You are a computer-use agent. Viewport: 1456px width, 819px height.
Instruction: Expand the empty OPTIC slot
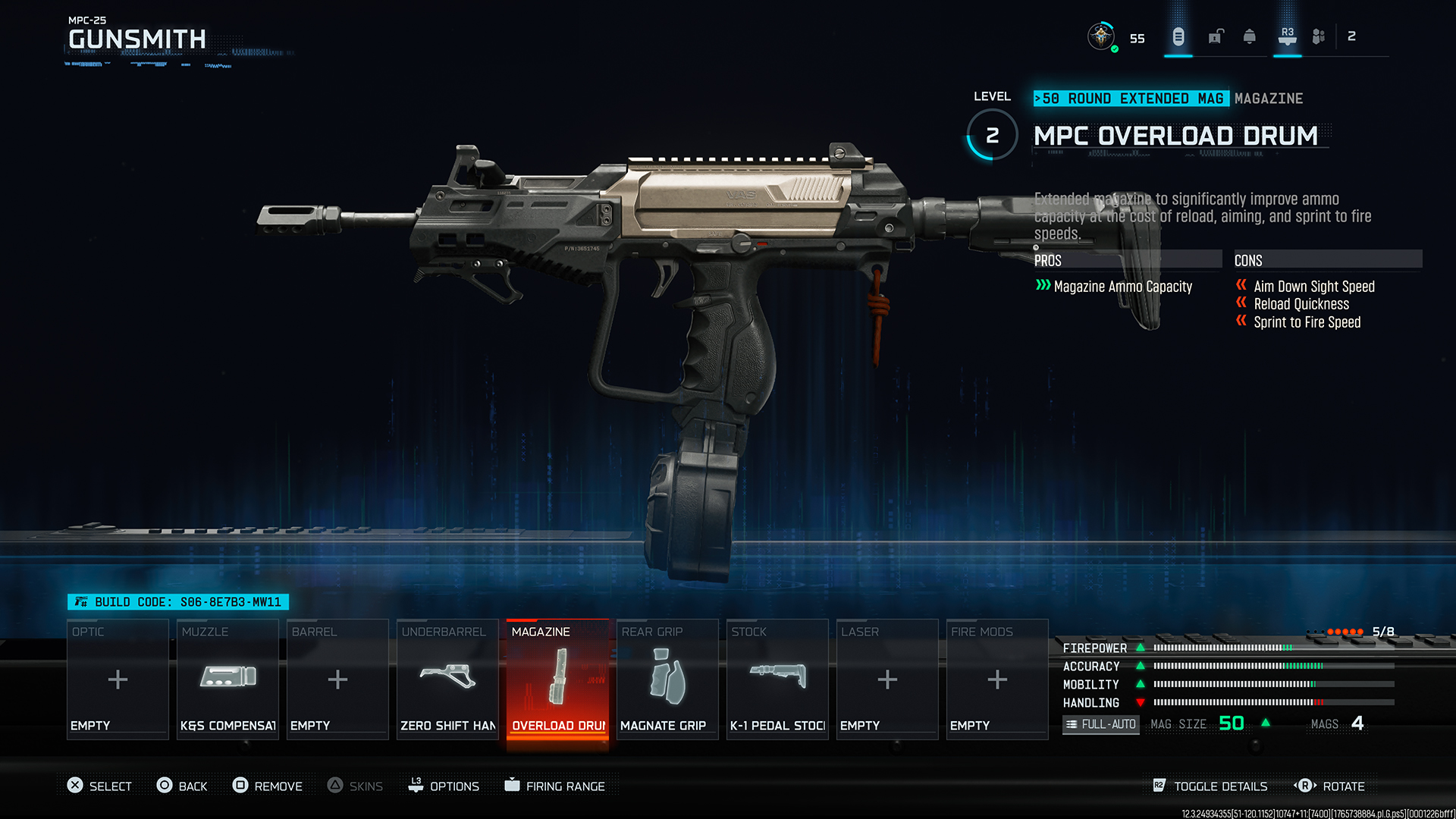[x=118, y=679]
